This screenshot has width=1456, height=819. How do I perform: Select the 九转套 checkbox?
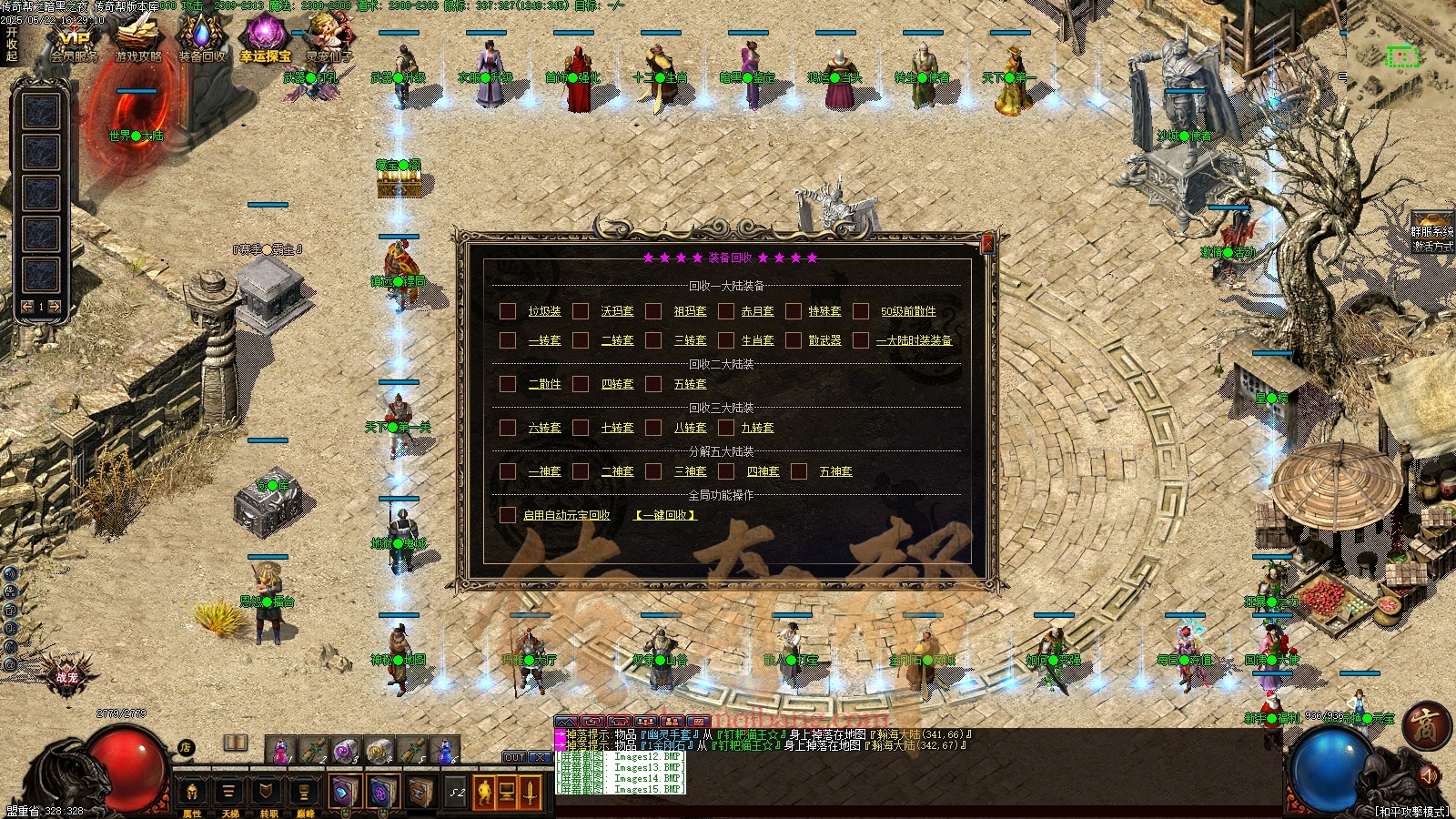(726, 428)
